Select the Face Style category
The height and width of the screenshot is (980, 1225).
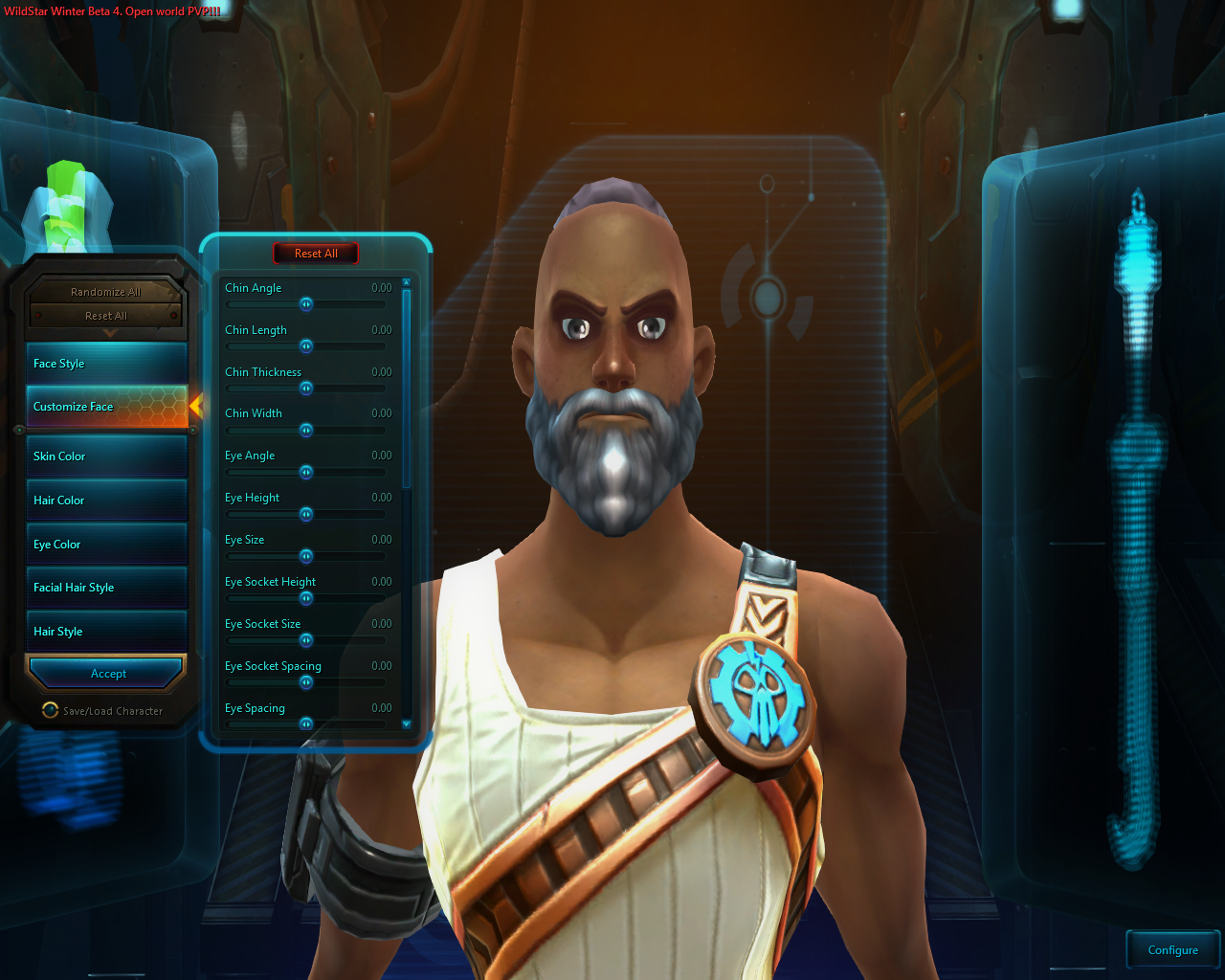point(105,363)
